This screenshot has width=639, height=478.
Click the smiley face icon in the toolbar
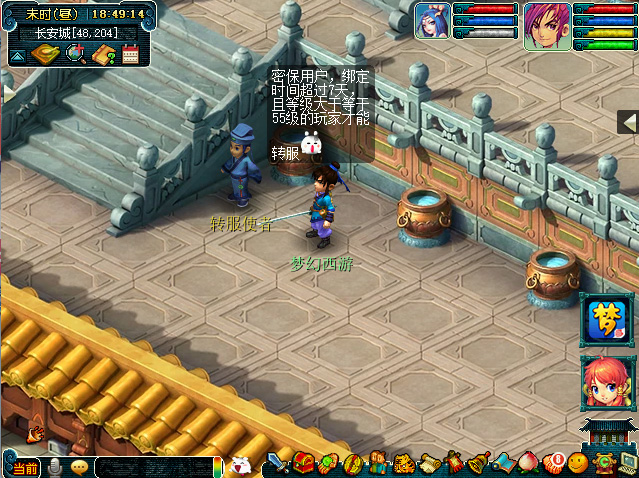[x=577, y=464]
